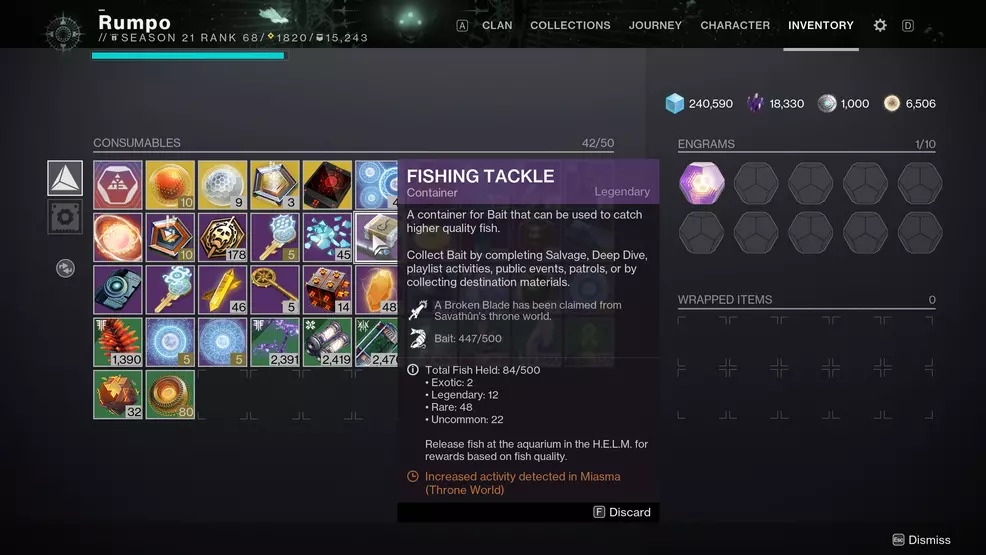Switch to the Clan tab

[x=497, y=25]
